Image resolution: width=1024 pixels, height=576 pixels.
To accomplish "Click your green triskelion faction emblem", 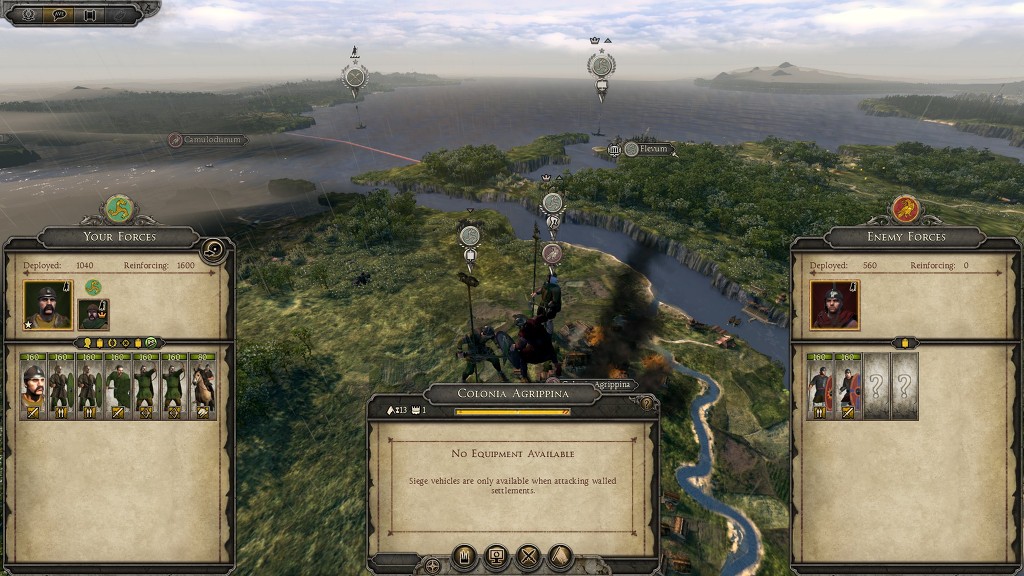I will [119, 208].
